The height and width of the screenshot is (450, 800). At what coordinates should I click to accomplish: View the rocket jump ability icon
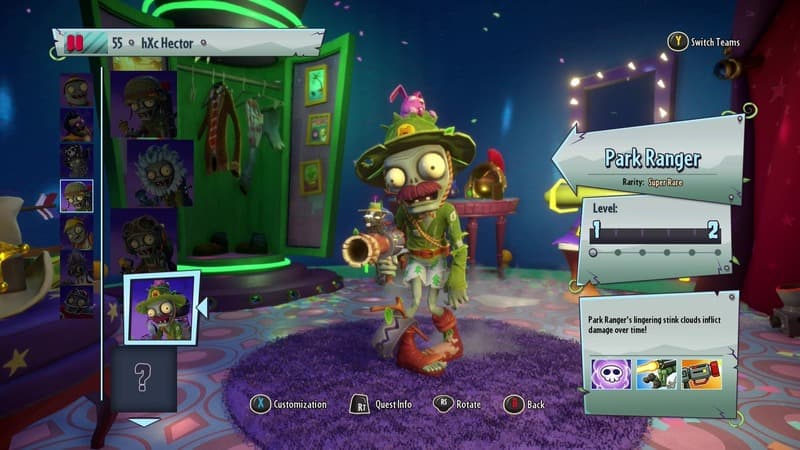pyautogui.click(x=656, y=374)
